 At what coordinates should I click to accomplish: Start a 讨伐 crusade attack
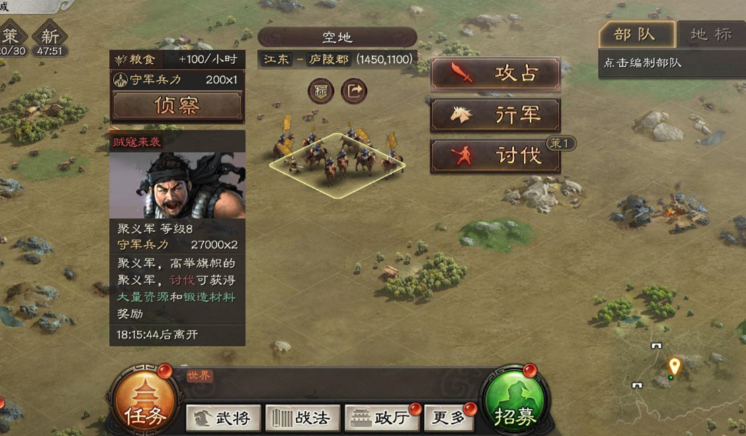tap(495, 156)
